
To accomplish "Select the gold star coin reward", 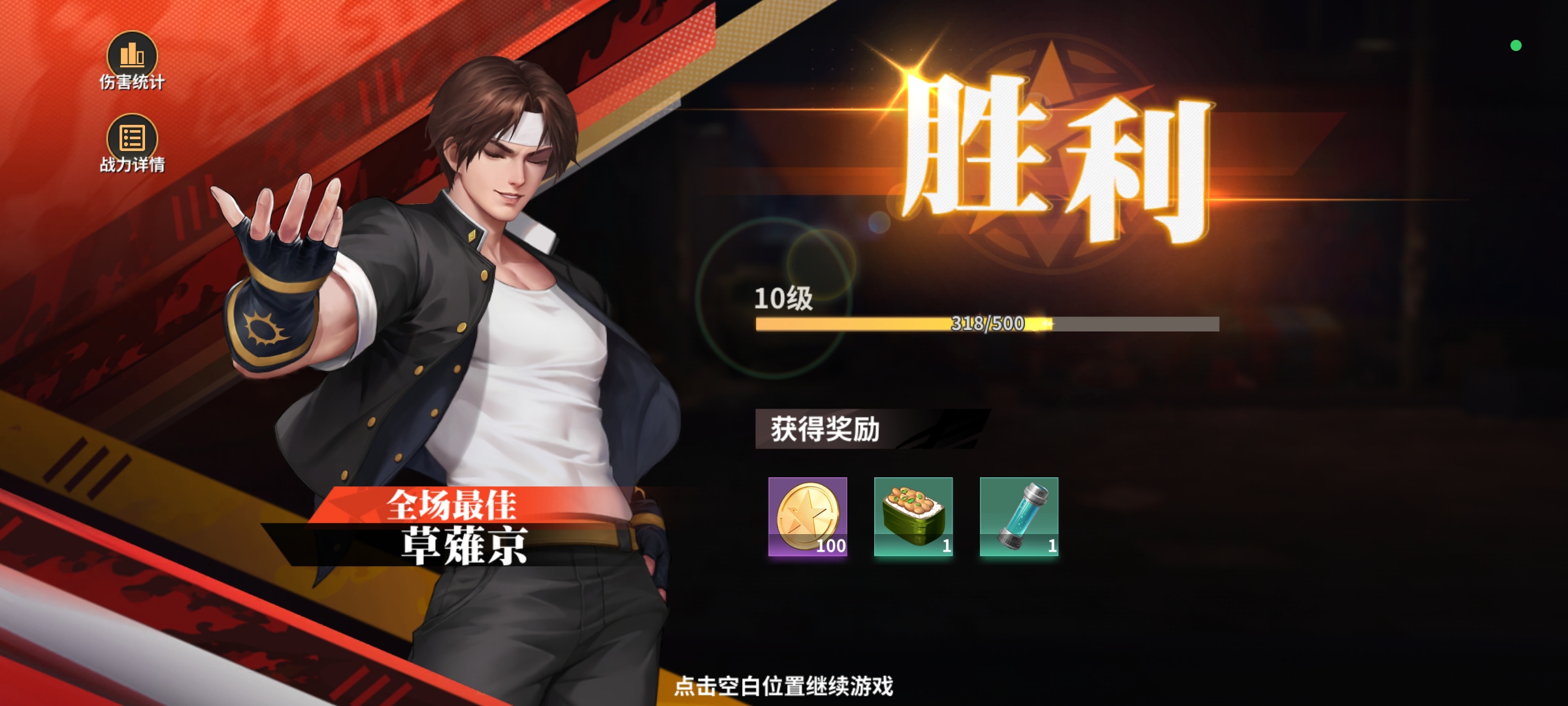I will pos(808,516).
